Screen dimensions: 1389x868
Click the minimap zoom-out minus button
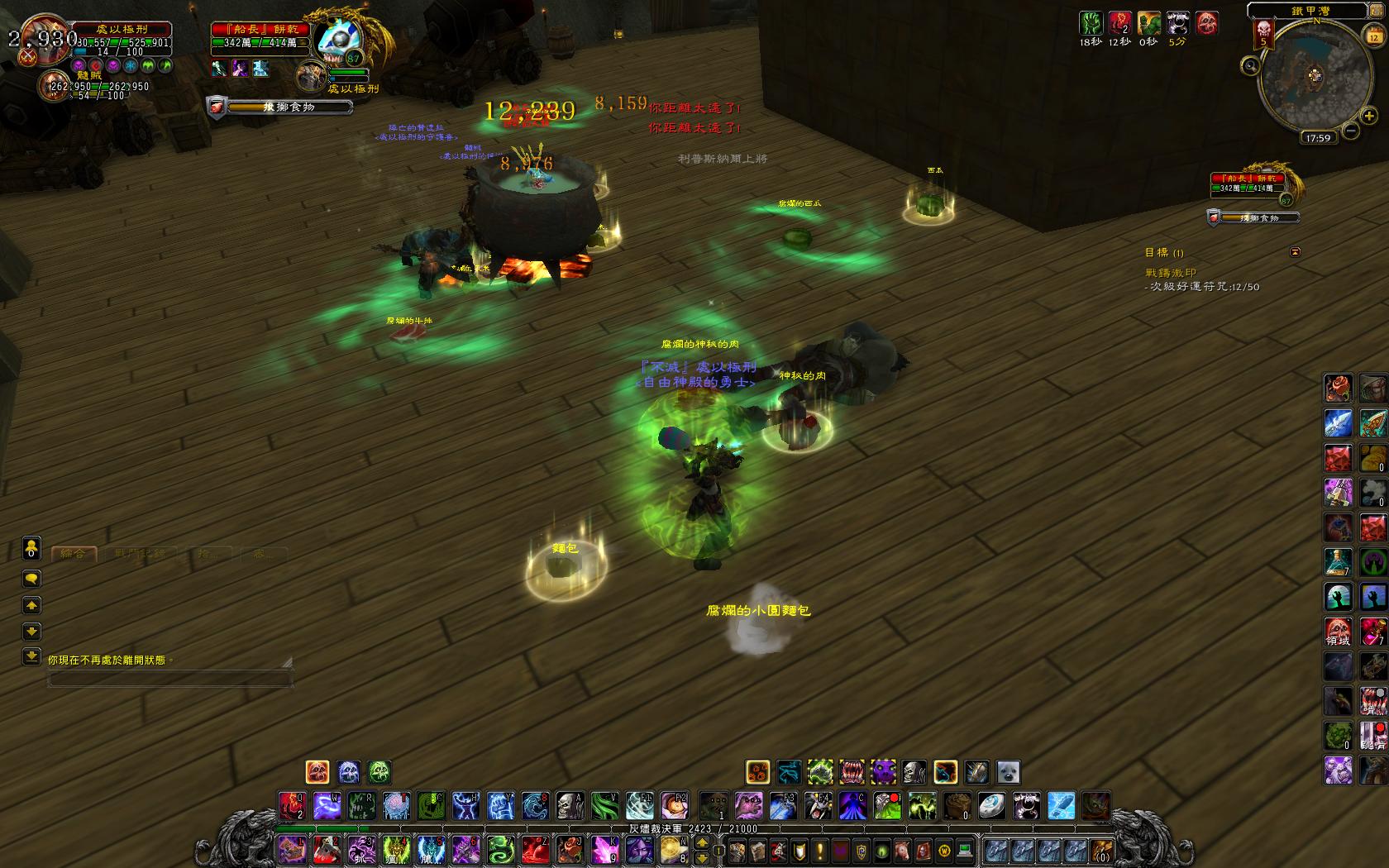1350,131
